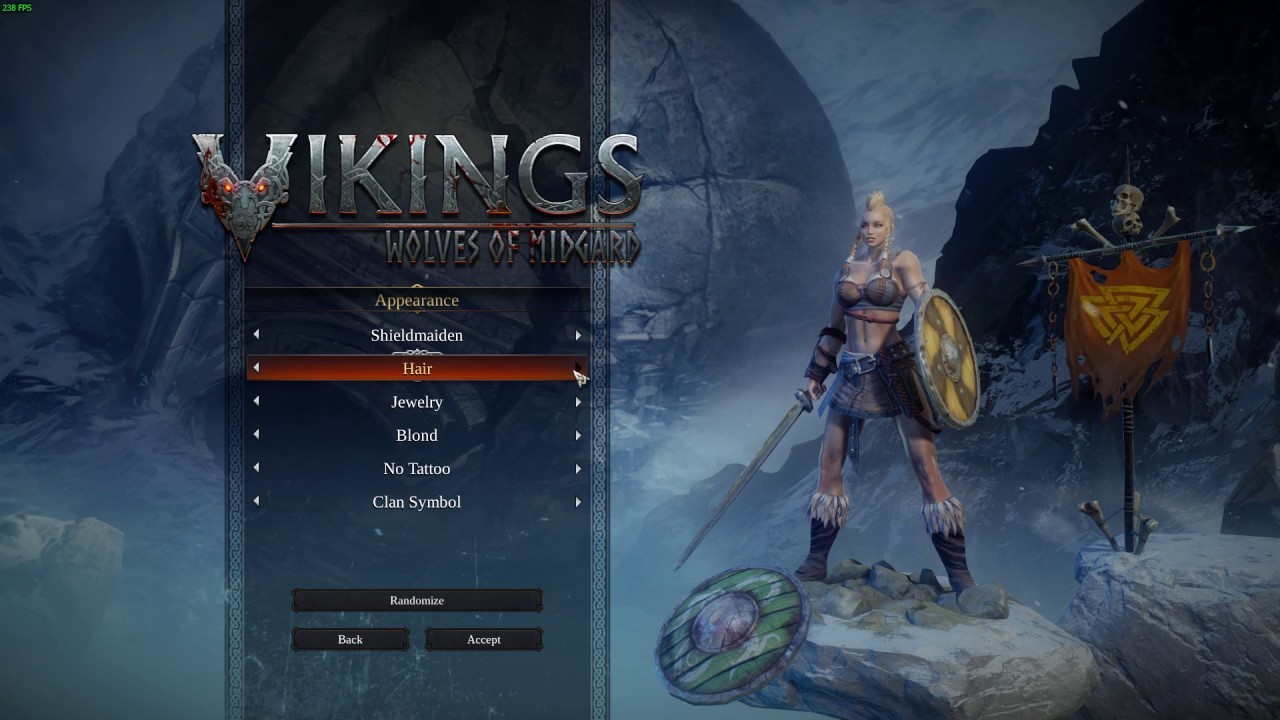Cycle Hair option with its right arrow

coord(578,368)
